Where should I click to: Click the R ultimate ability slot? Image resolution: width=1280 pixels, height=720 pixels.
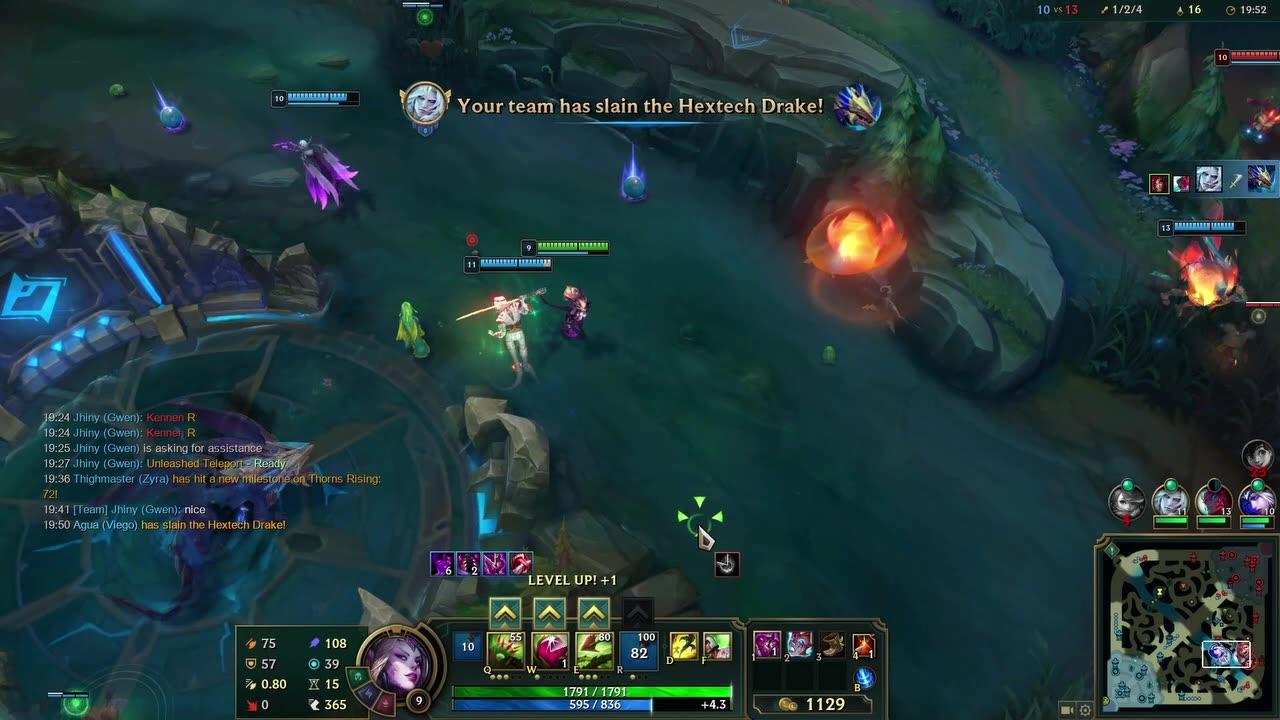click(640, 648)
